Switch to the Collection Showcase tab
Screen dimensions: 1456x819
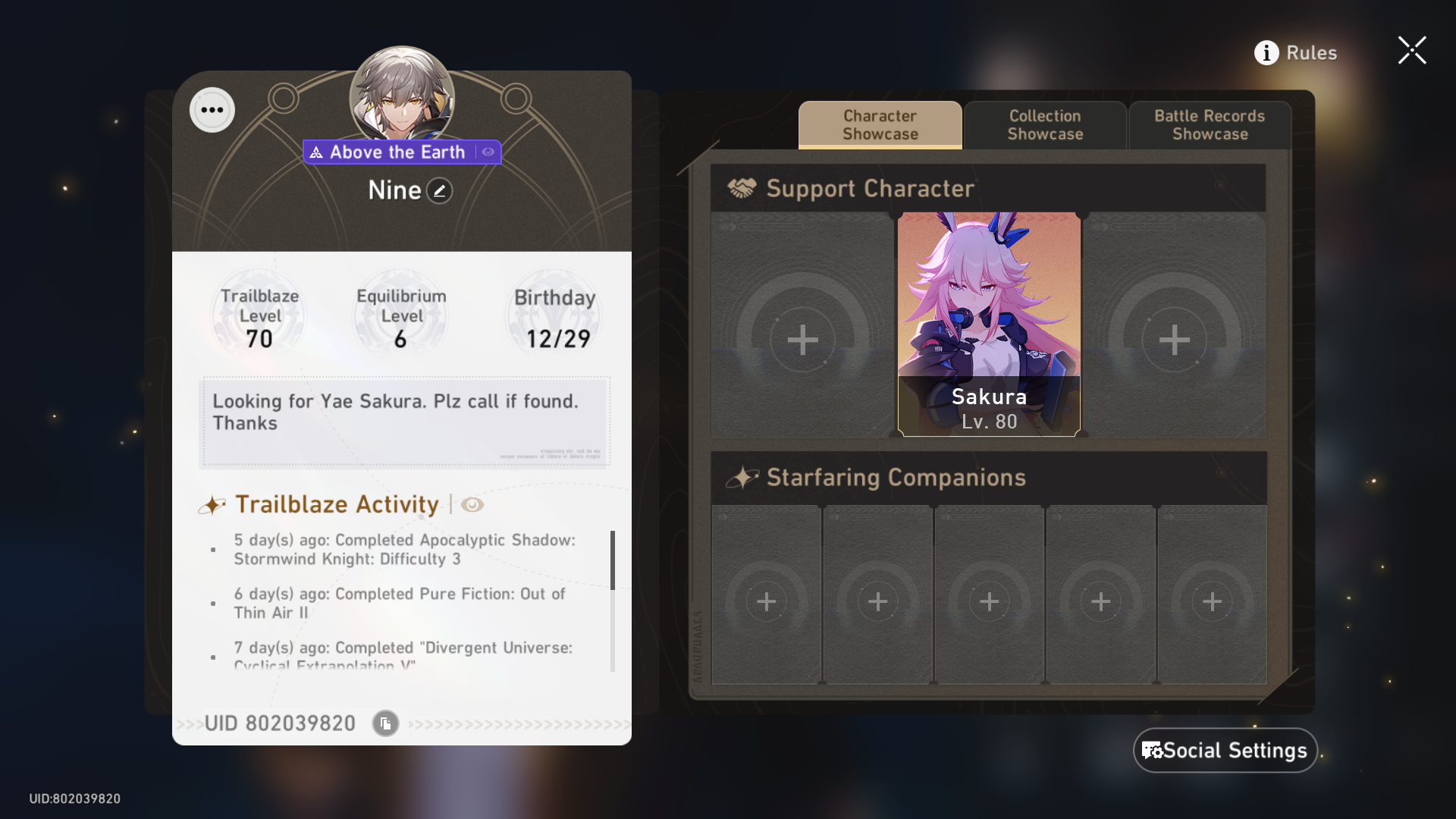tap(1045, 125)
